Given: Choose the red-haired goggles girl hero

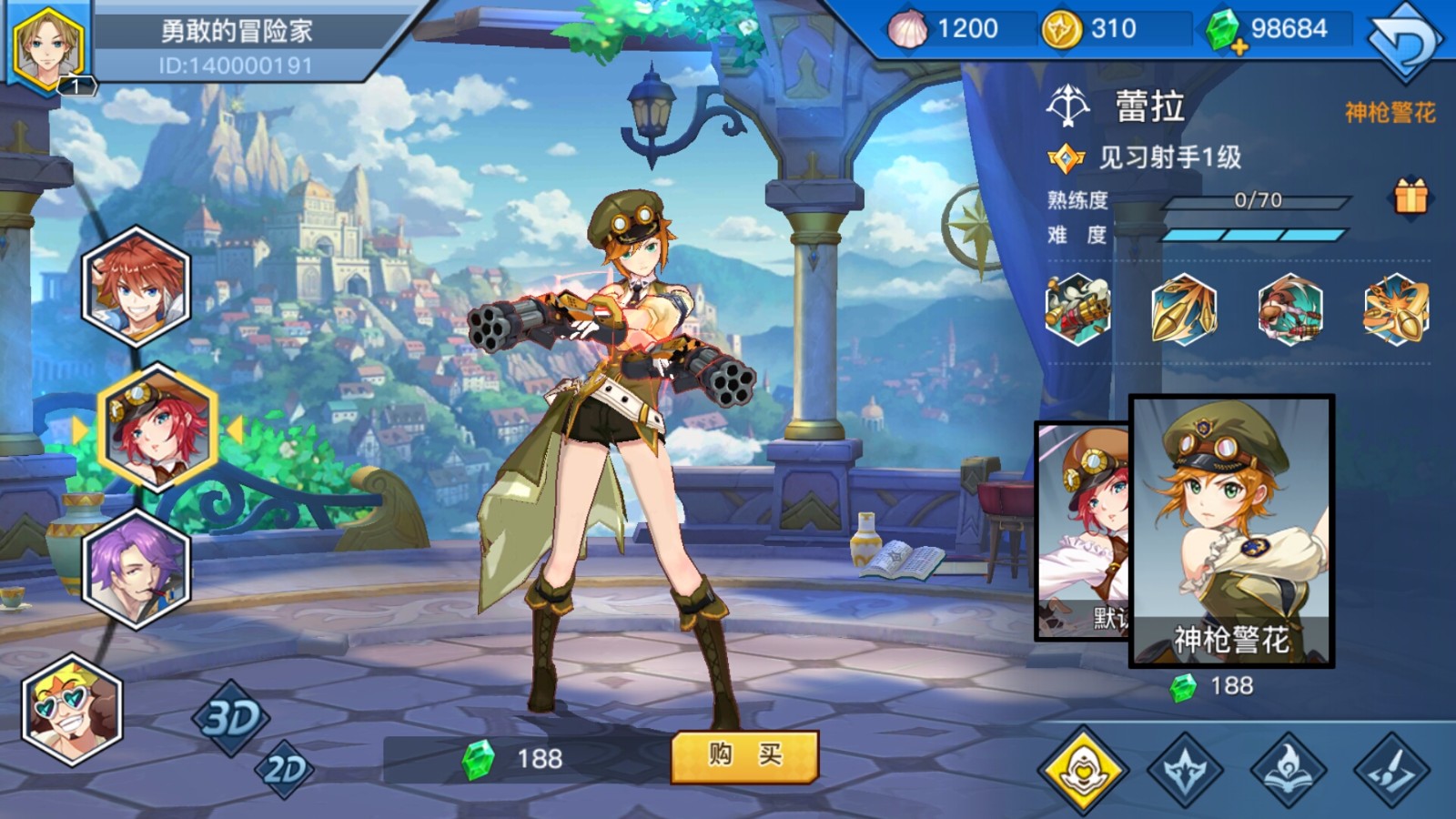Looking at the screenshot, I should pyautogui.click(x=157, y=428).
